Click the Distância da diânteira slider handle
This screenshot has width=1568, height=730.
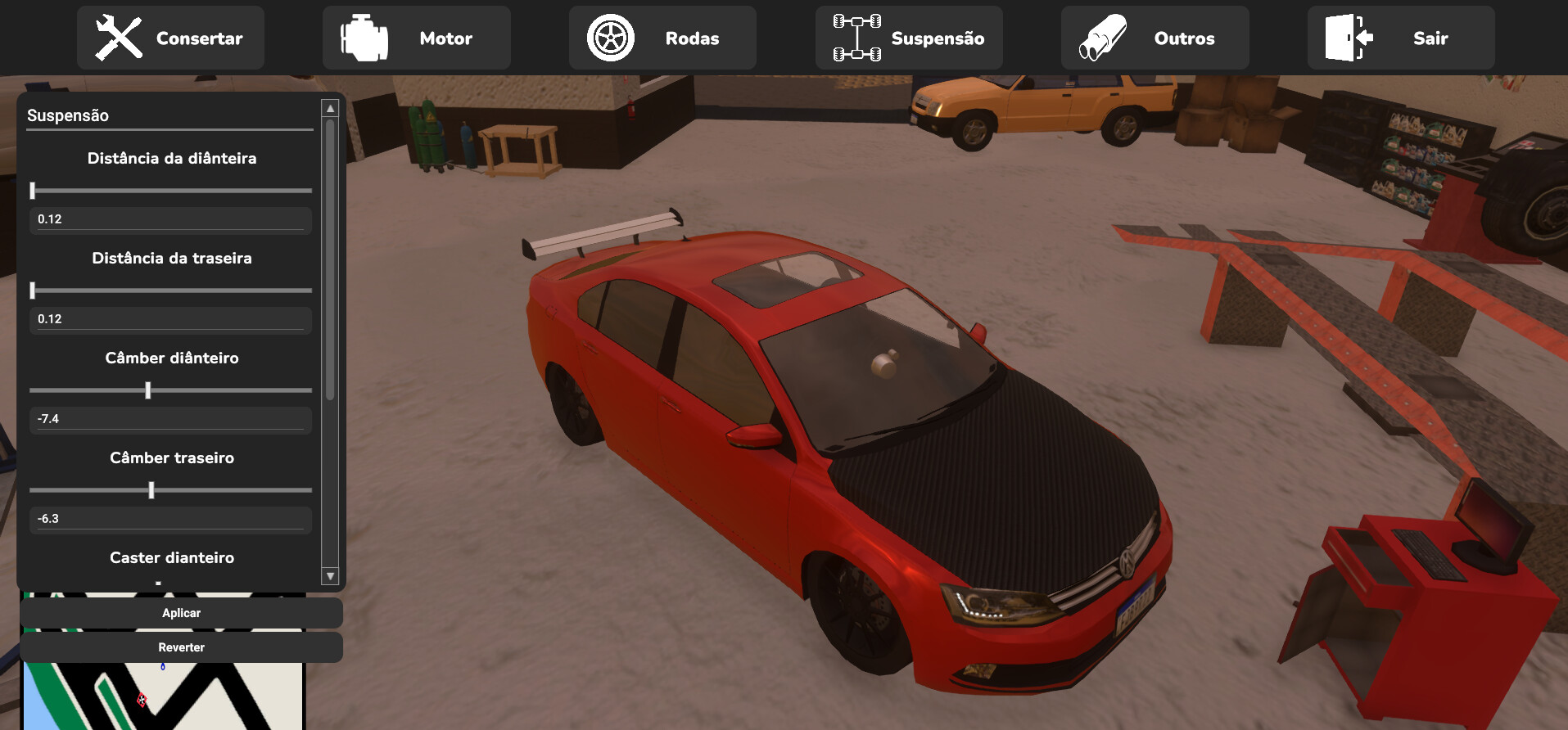pos(34,190)
